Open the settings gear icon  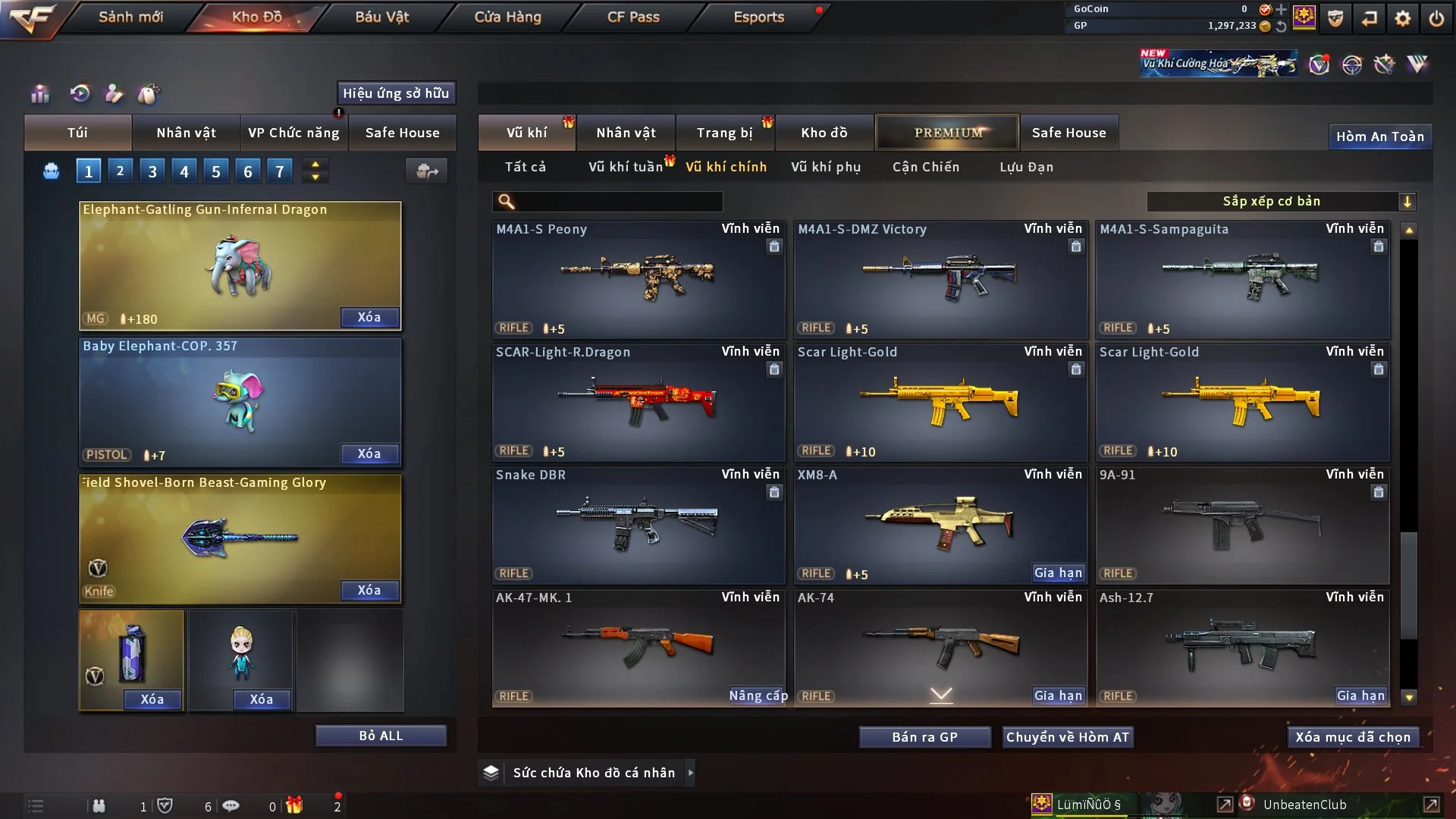tap(1403, 18)
